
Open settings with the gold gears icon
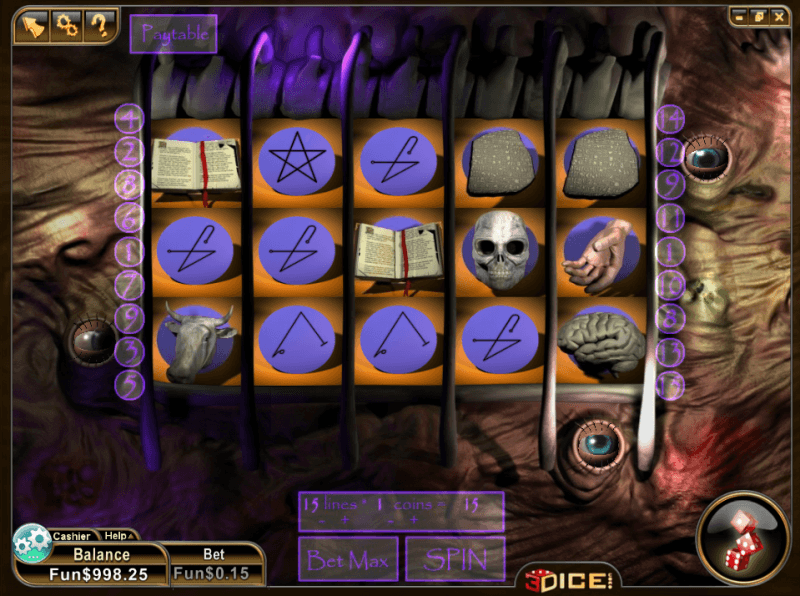65,25
